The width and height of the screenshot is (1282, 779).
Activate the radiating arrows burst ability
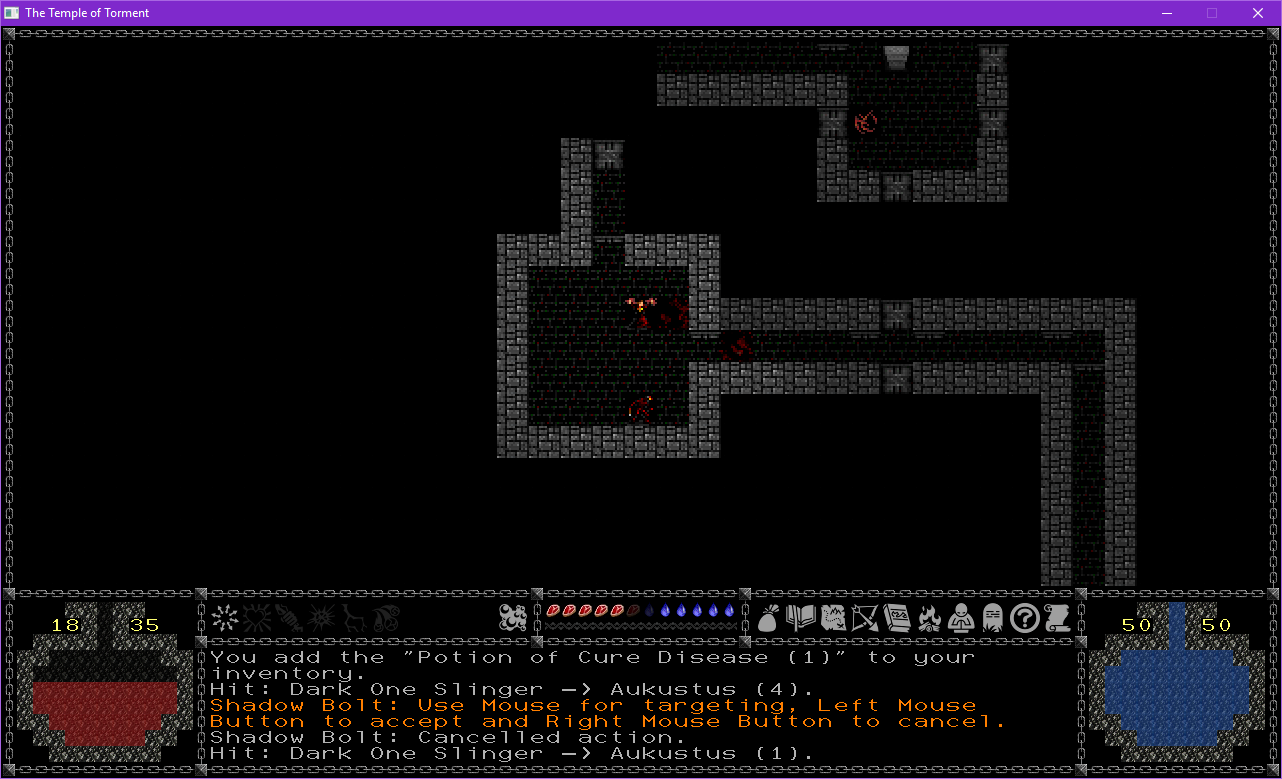(224, 618)
